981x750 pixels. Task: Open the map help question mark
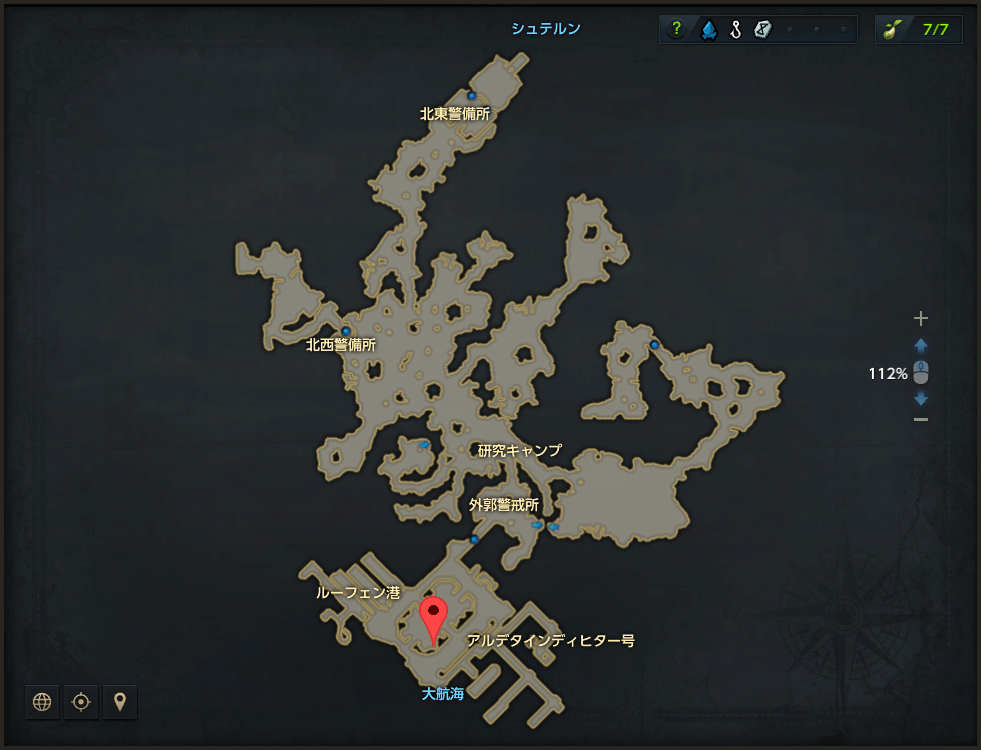(x=677, y=30)
